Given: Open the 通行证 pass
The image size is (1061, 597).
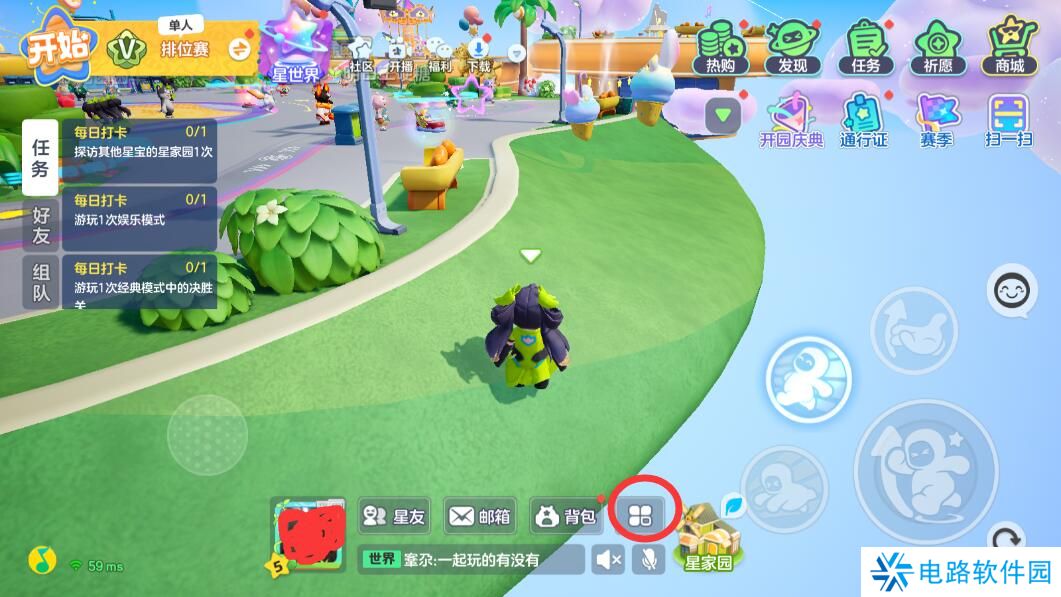Looking at the screenshot, I should (x=863, y=120).
